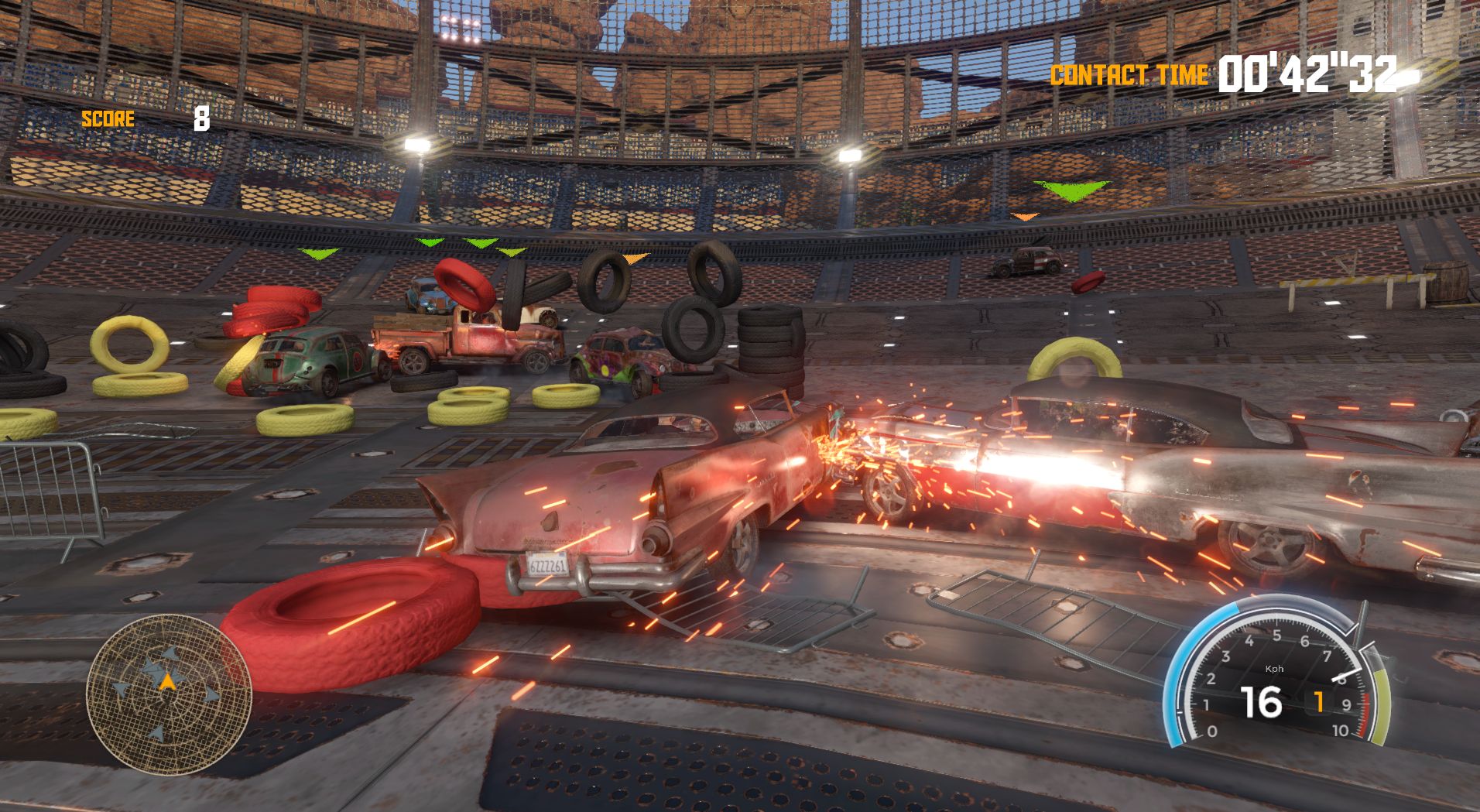Image resolution: width=1480 pixels, height=812 pixels.
Task: Click the green opponent marker above the Beetle
Action: (x=317, y=254)
